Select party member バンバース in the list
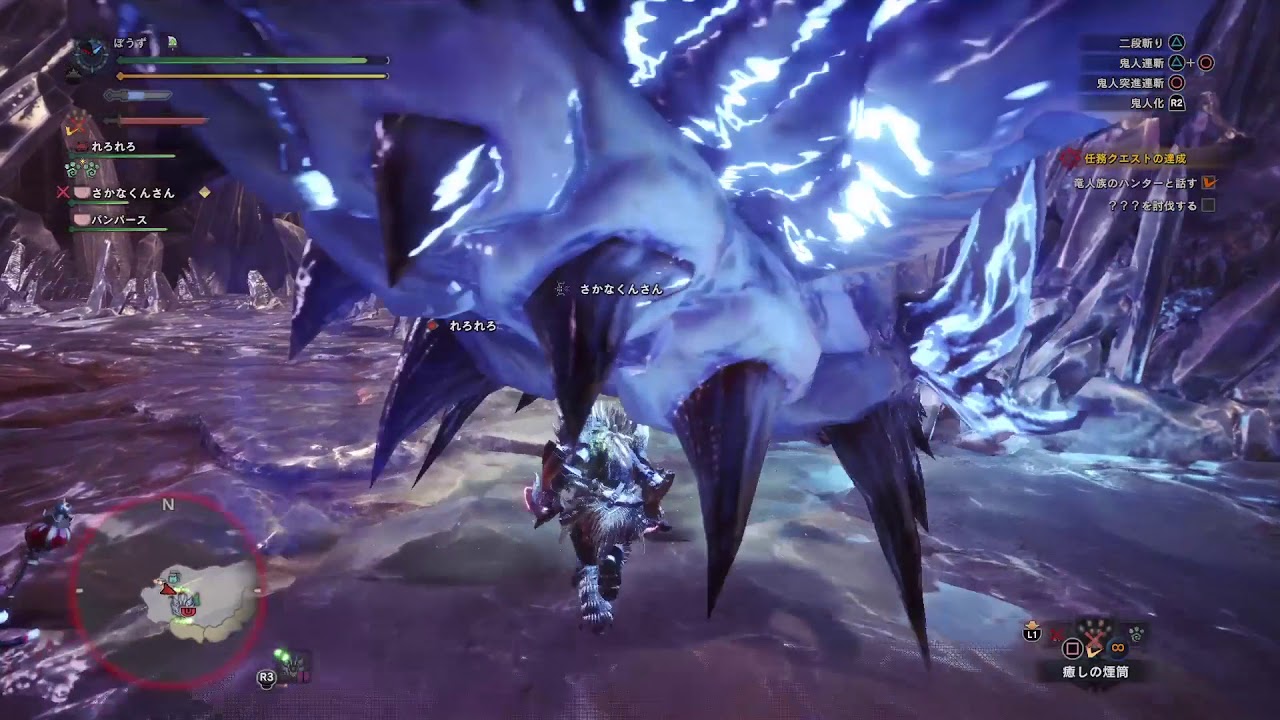Screen dimensions: 1280x720 pyautogui.click(x=119, y=220)
